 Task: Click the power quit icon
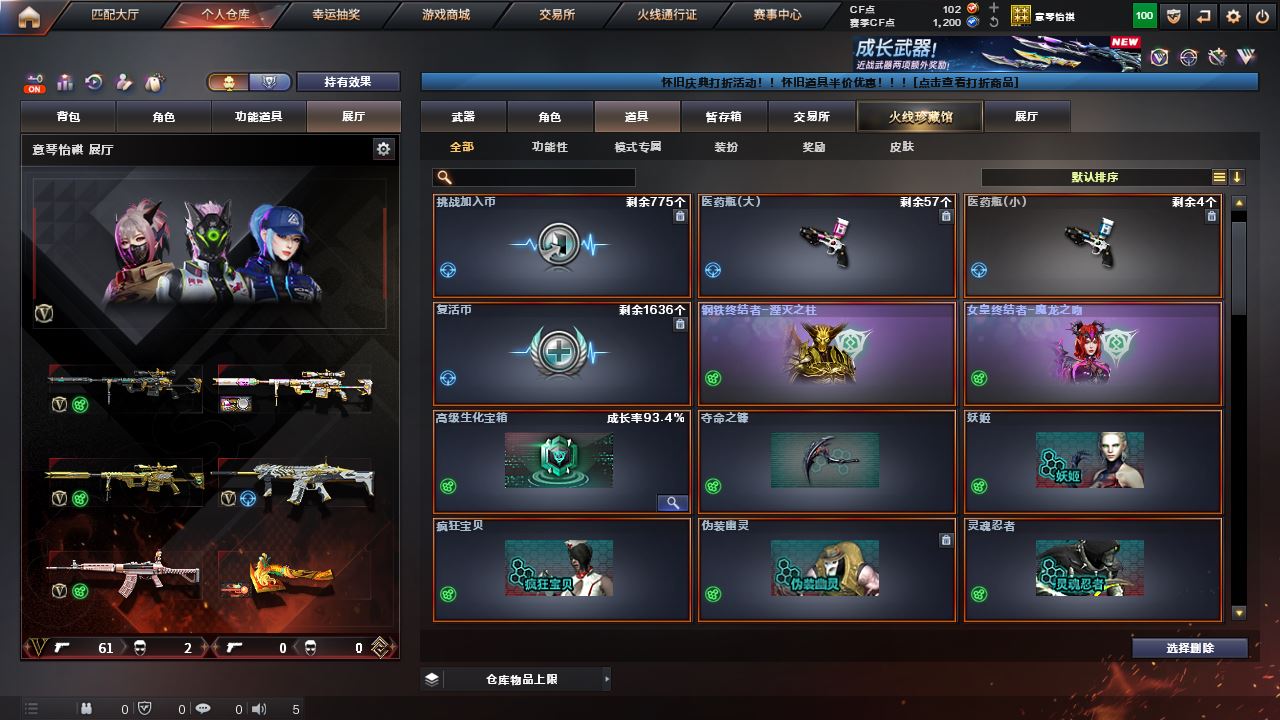coord(1262,16)
